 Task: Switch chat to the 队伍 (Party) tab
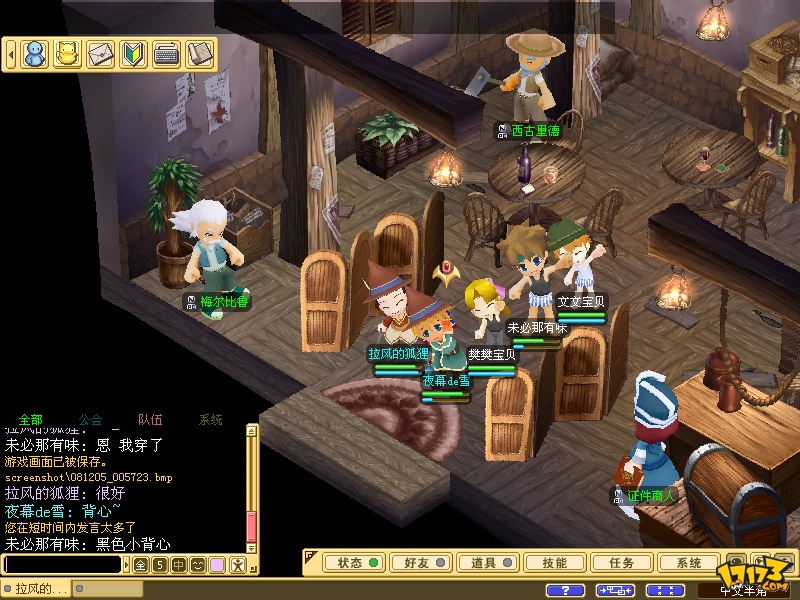[x=150, y=420]
